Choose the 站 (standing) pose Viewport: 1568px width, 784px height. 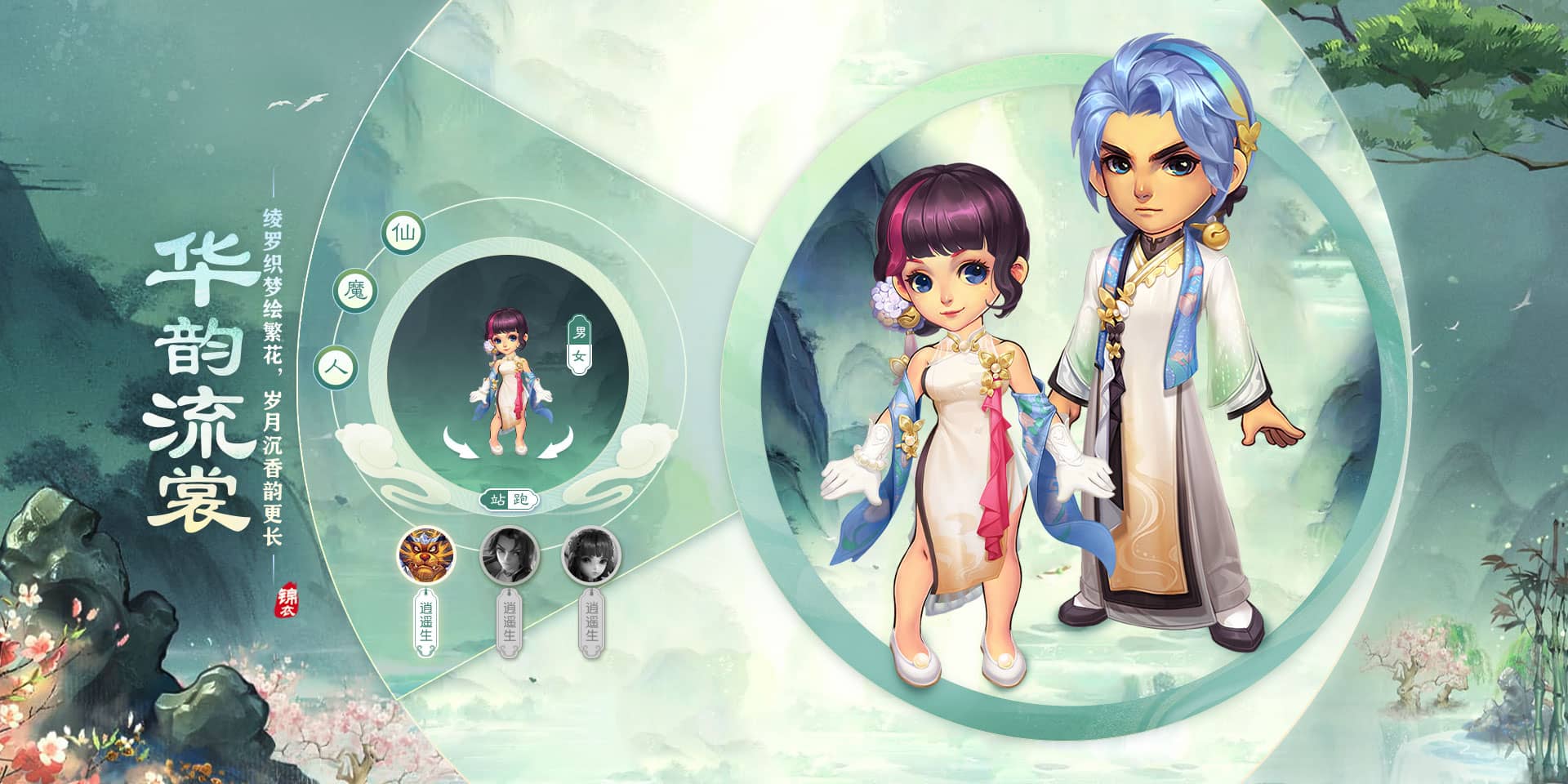click(496, 500)
